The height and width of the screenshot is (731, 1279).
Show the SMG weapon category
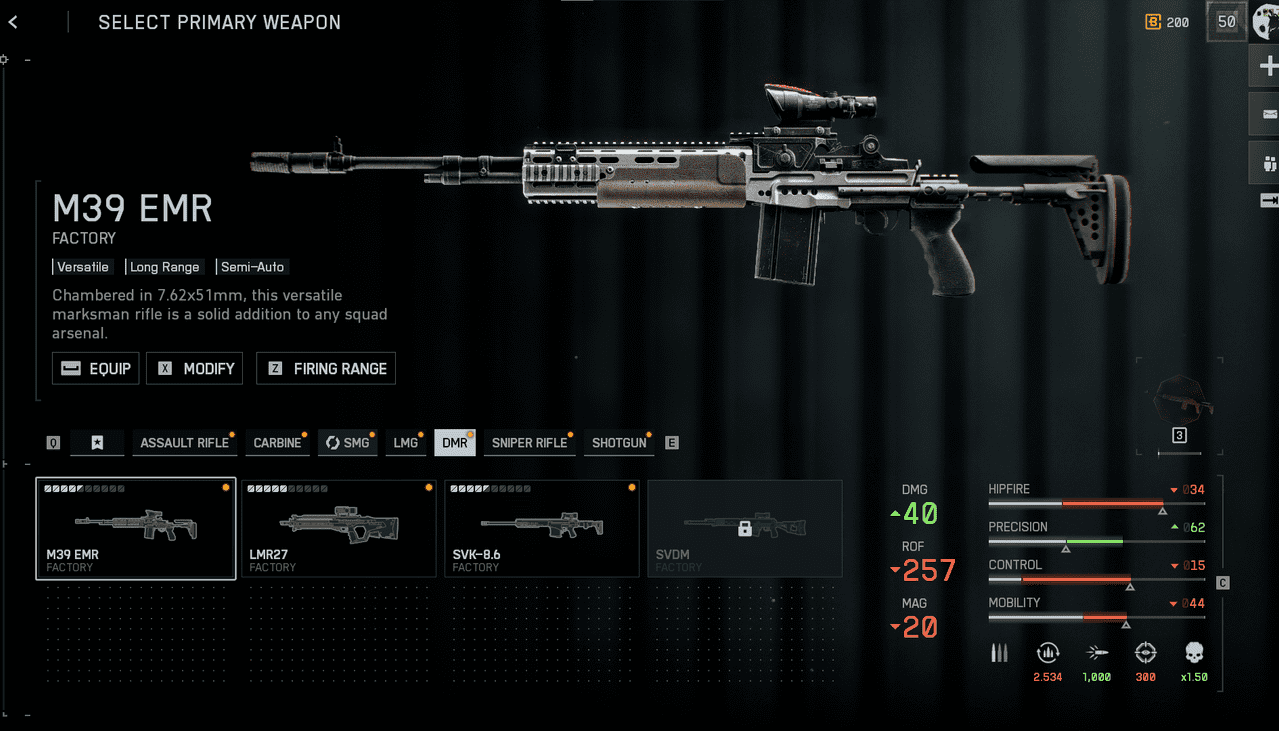[x=347, y=442]
